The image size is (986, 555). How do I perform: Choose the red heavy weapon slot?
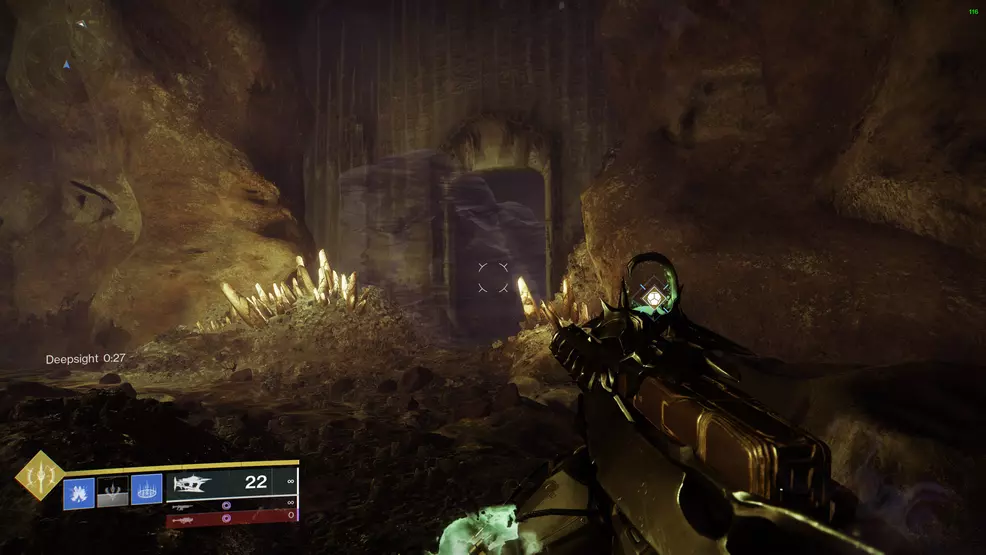pos(232,516)
